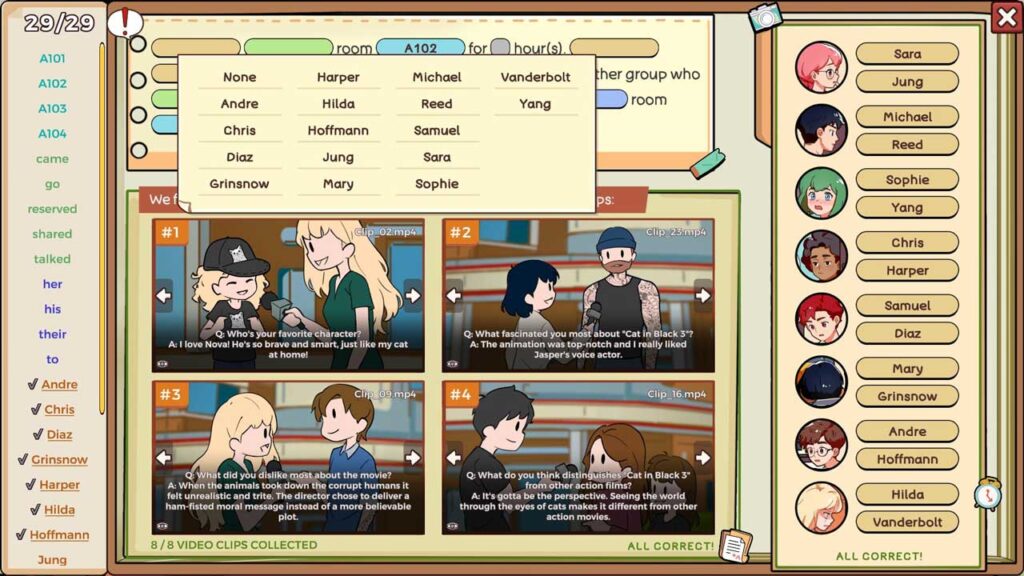This screenshot has height=576, width=1024.
Task: Select the Sara name tag
Action: (x=907, y=54)
